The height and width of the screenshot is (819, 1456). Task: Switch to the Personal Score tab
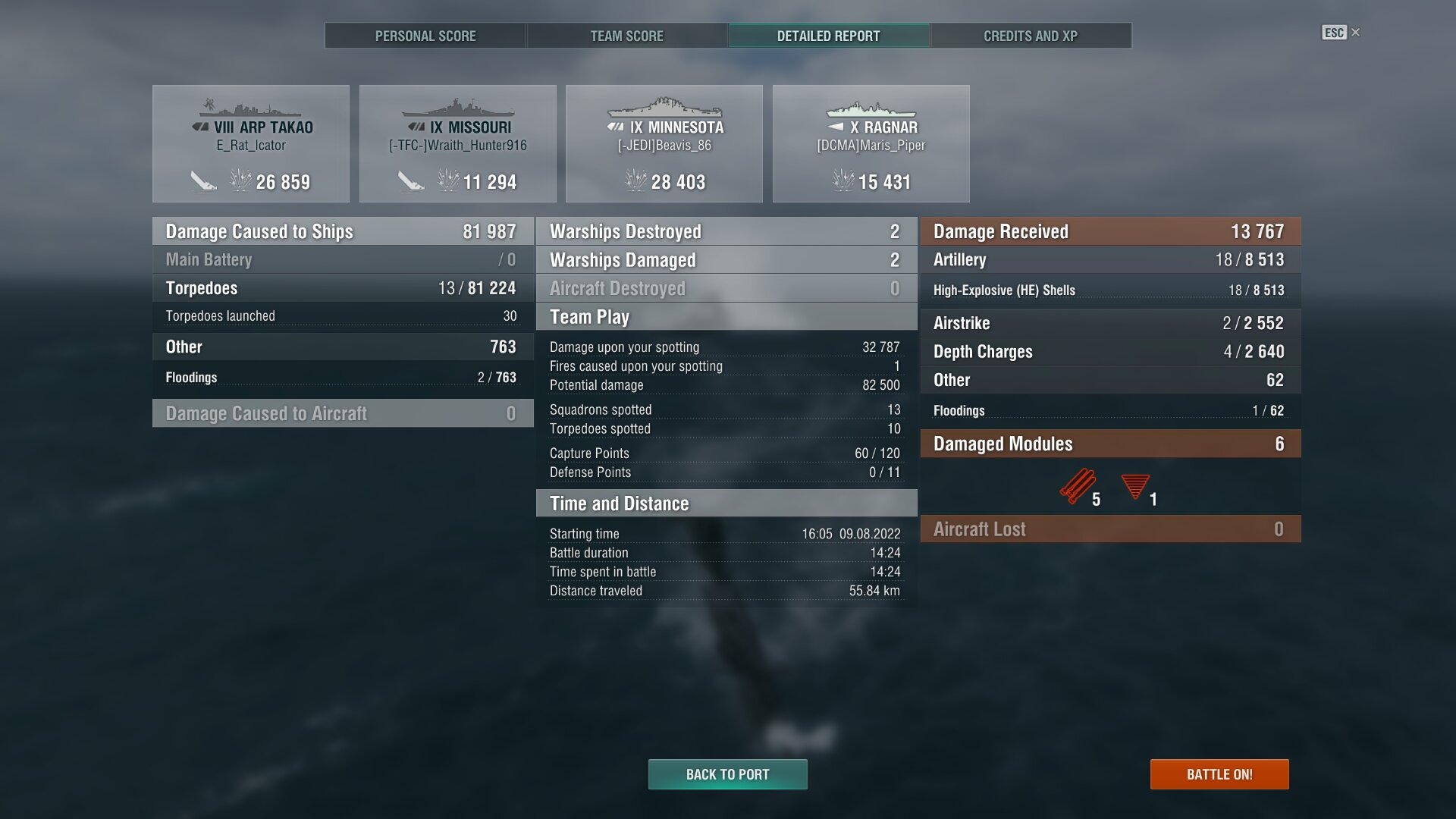pyautogui.click(x=425, y=36)
